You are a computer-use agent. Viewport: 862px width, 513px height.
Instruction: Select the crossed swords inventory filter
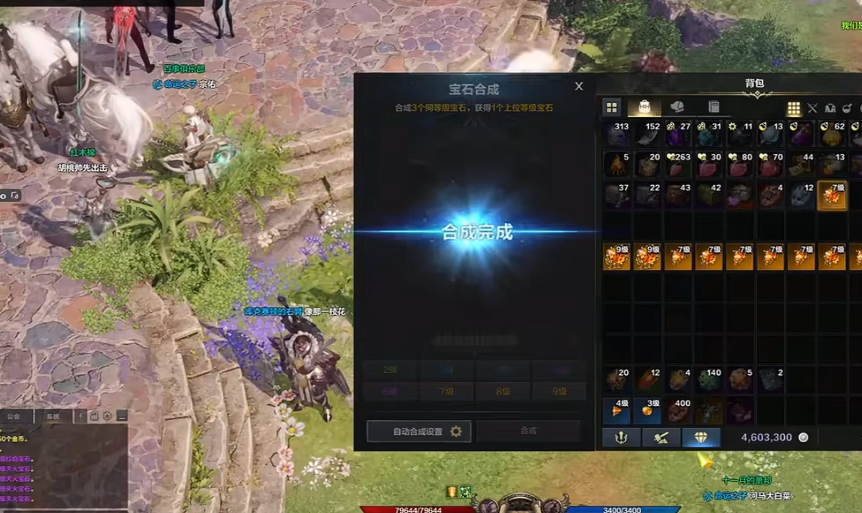(812, 108)
